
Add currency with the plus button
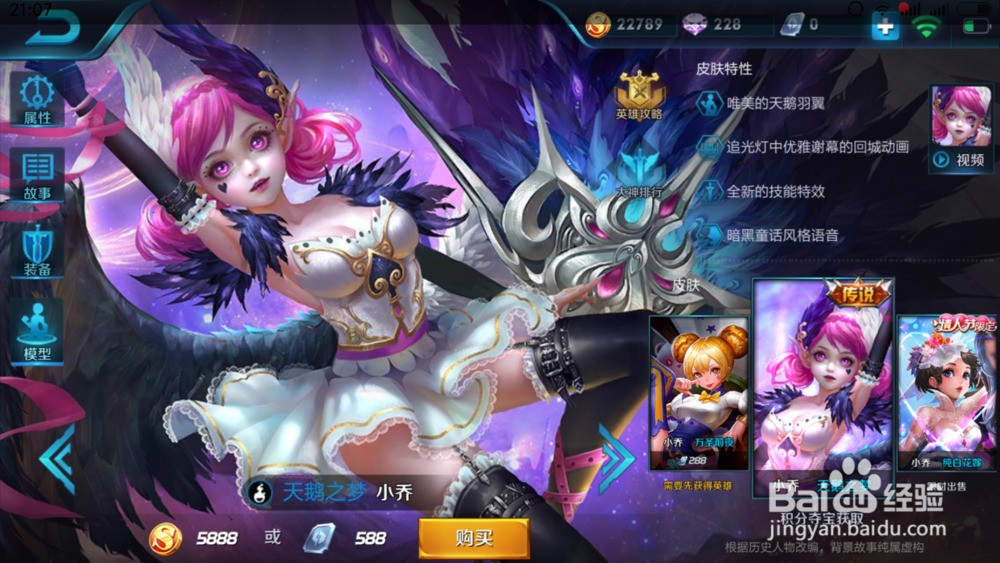click(x=884, y=27)
